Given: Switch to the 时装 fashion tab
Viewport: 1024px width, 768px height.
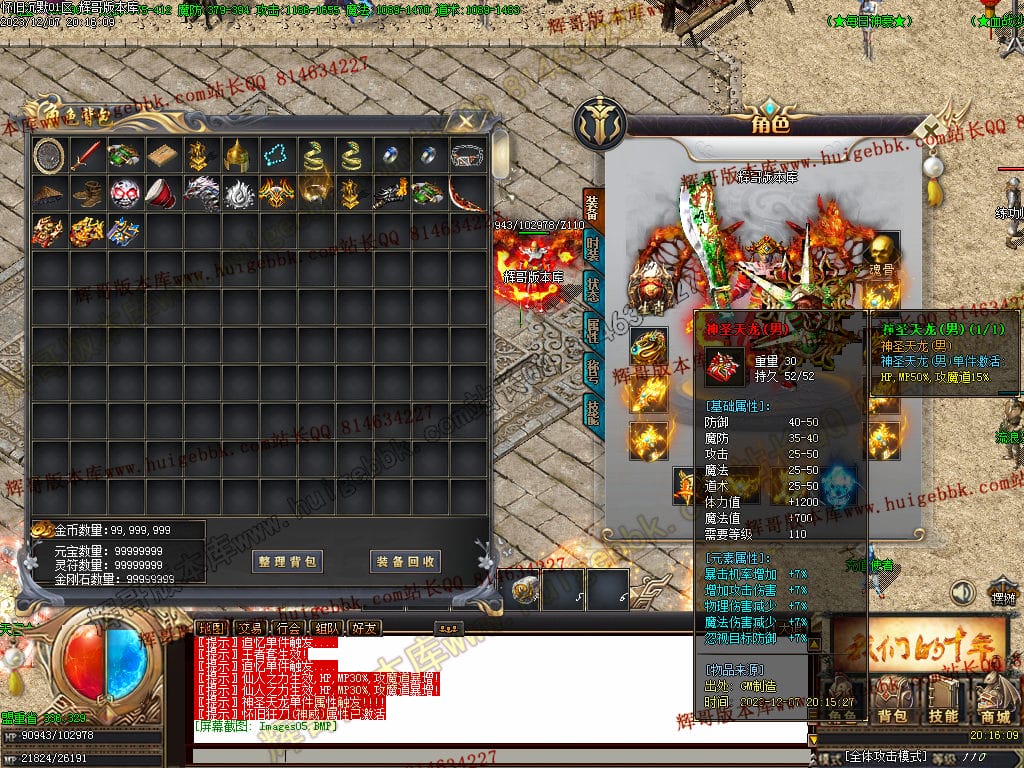Looking at the screenshot, I should (x=593, y=249).
